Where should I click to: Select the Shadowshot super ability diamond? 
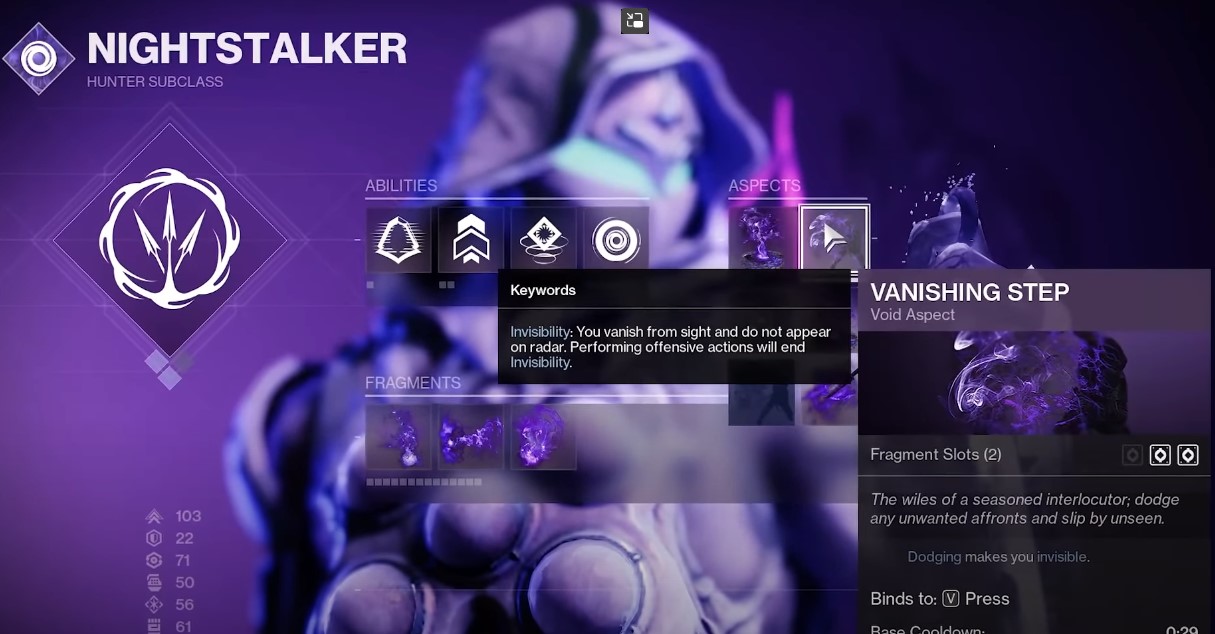tap(169, 239)
